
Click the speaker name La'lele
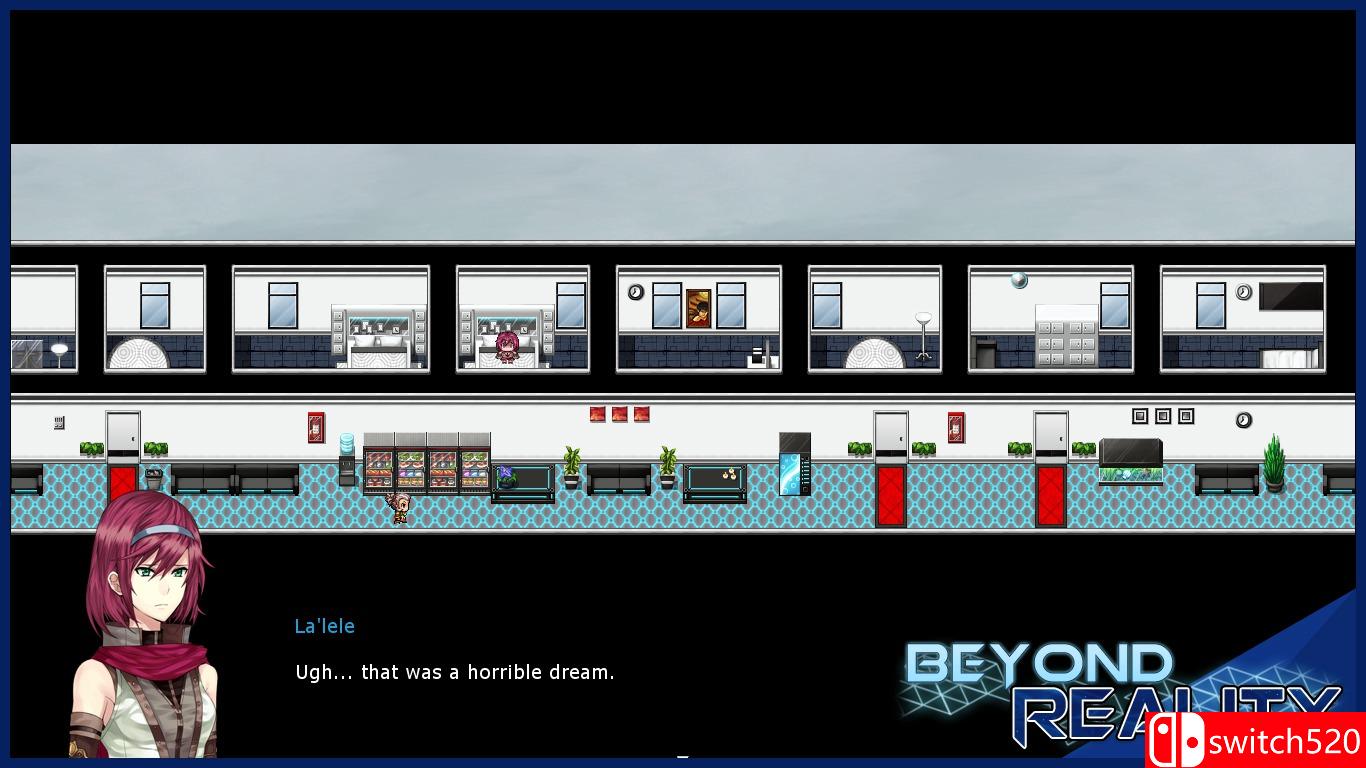coord(324,626)
